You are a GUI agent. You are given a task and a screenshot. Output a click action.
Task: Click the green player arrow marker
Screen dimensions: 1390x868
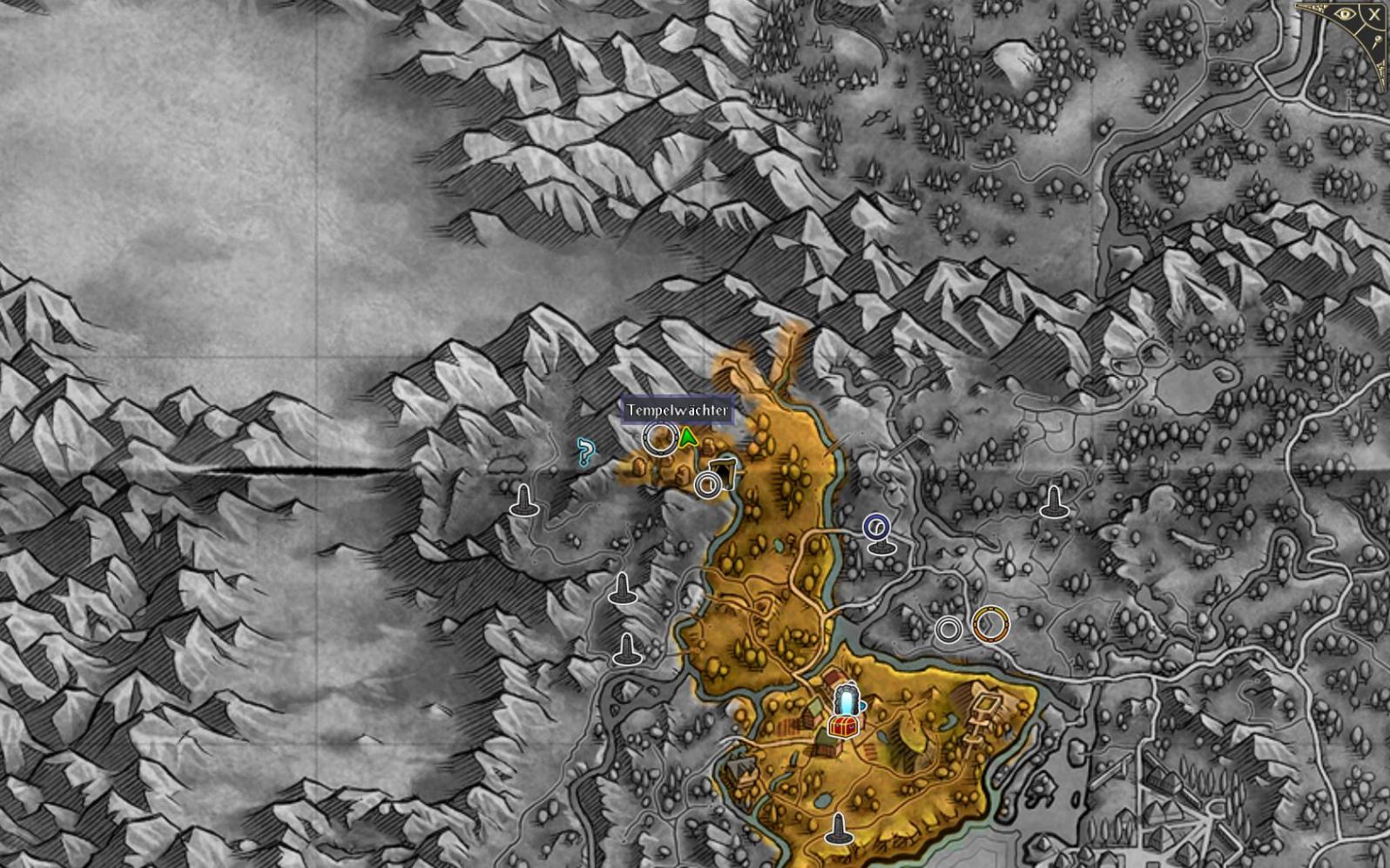click(688, 437)
